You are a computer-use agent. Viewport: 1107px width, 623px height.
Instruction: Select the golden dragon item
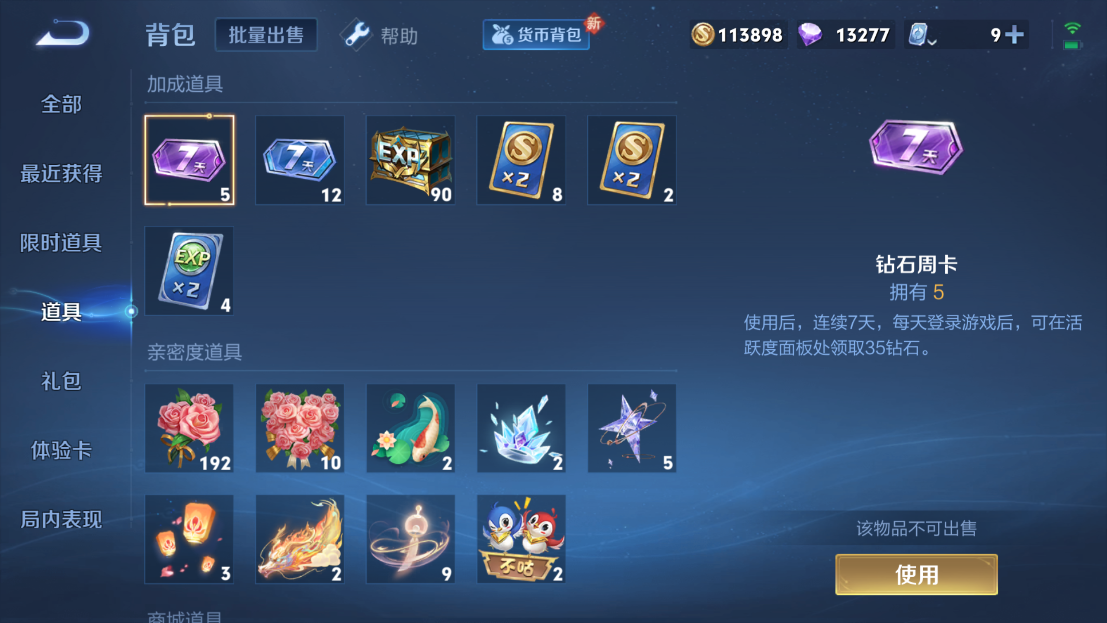click(x=300, y=539)
